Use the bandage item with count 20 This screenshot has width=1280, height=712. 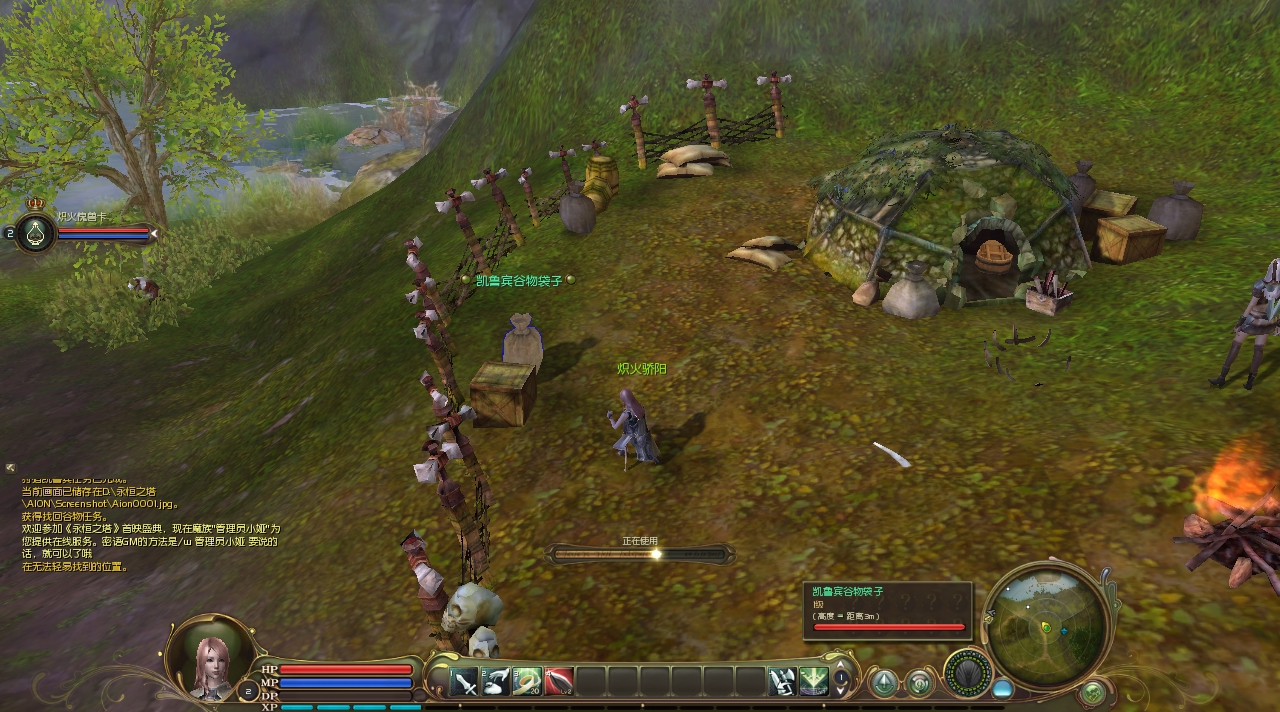527,682
